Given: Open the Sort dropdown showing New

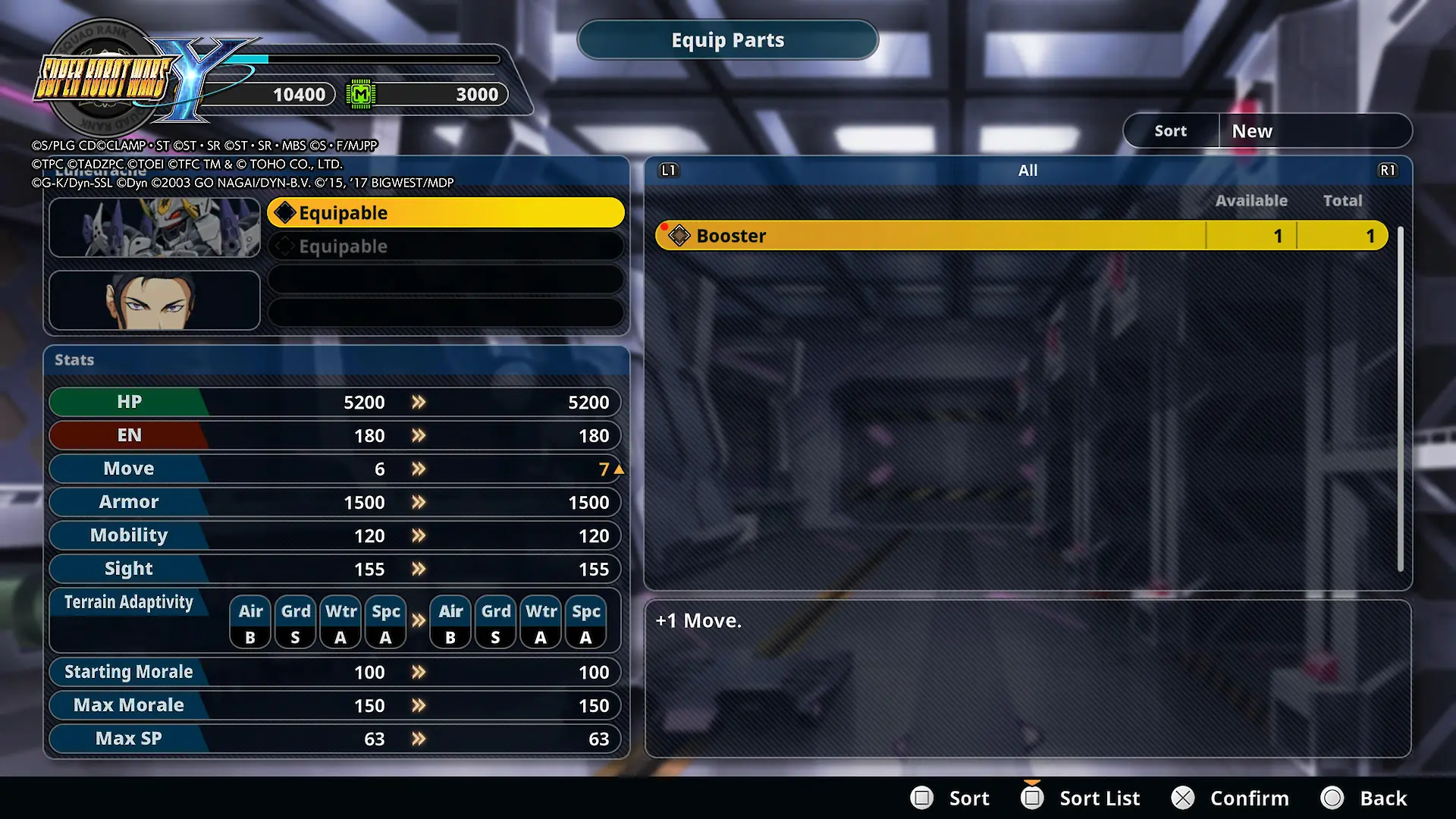Looking at the screenshot, I should 1314,131.
